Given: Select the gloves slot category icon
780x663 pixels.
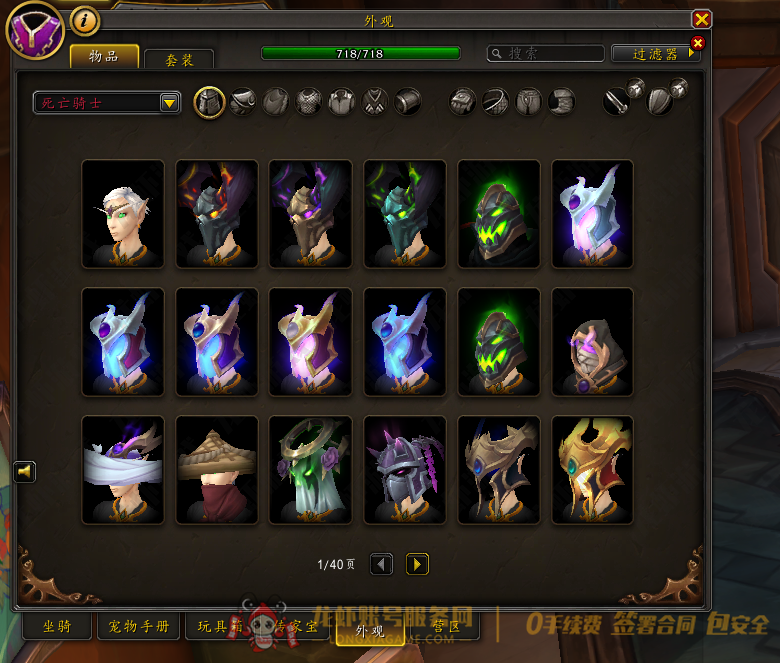Looking at the screenshot, I should coord(462,101).
